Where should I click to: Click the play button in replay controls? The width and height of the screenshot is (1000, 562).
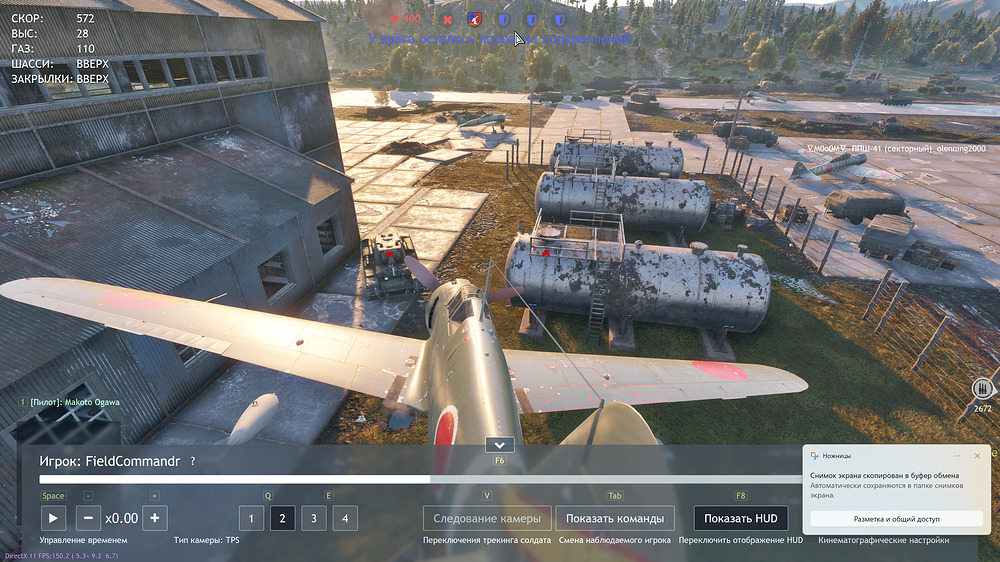pyautogui.click(x=53, y=518)
